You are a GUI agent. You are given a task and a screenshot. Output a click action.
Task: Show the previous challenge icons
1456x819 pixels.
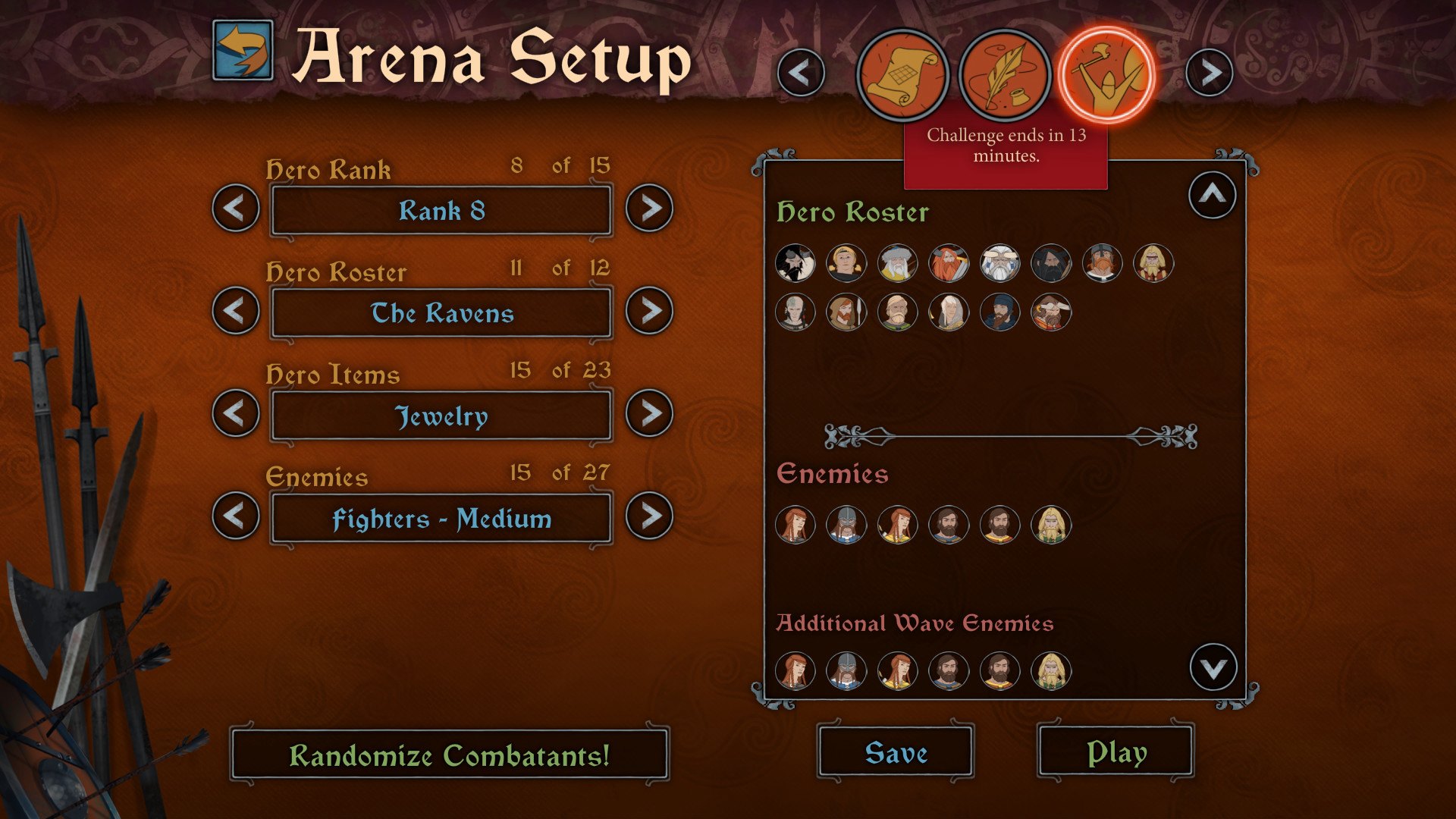tap(801, 73)
